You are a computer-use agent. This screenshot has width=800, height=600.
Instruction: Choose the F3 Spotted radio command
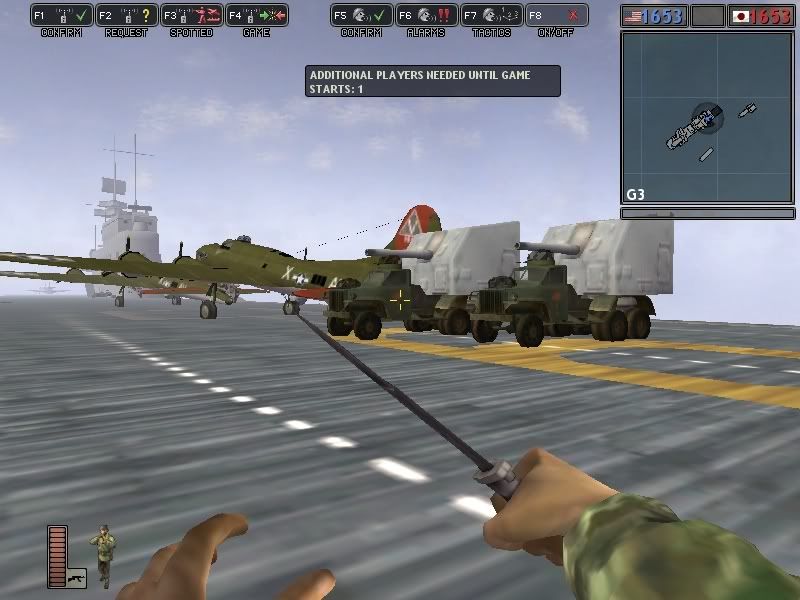point(192,16)
